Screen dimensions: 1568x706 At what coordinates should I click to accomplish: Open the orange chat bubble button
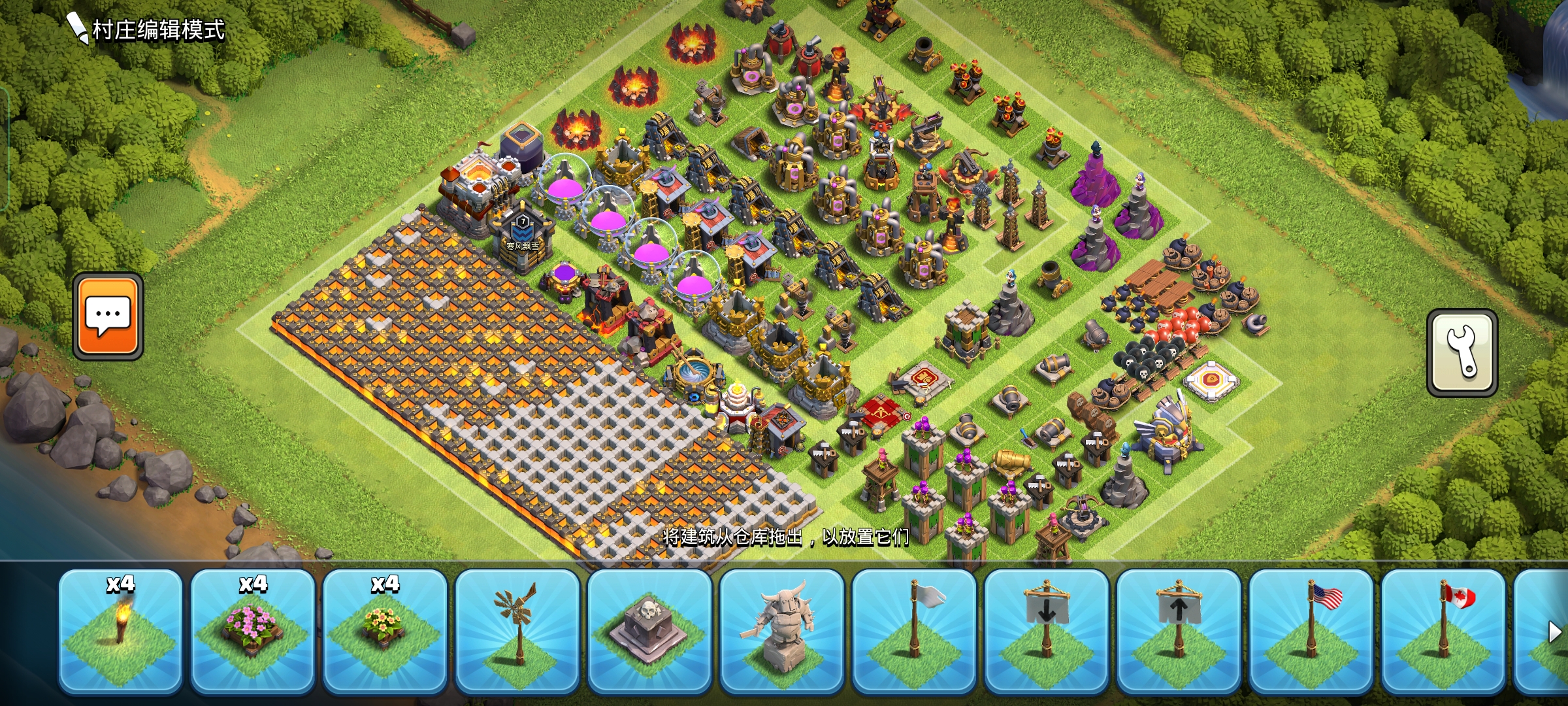pos(108,316)
